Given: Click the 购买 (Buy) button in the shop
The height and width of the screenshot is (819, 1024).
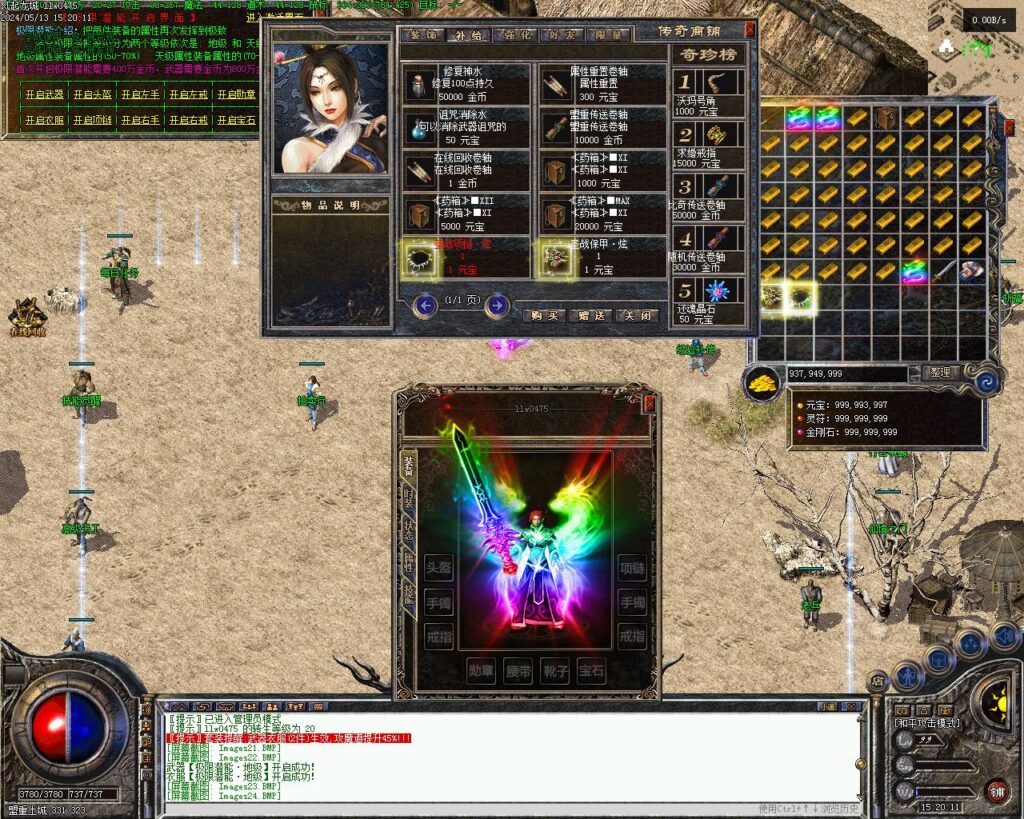Looking at the screenshot, I should click(x=544, y=315).
